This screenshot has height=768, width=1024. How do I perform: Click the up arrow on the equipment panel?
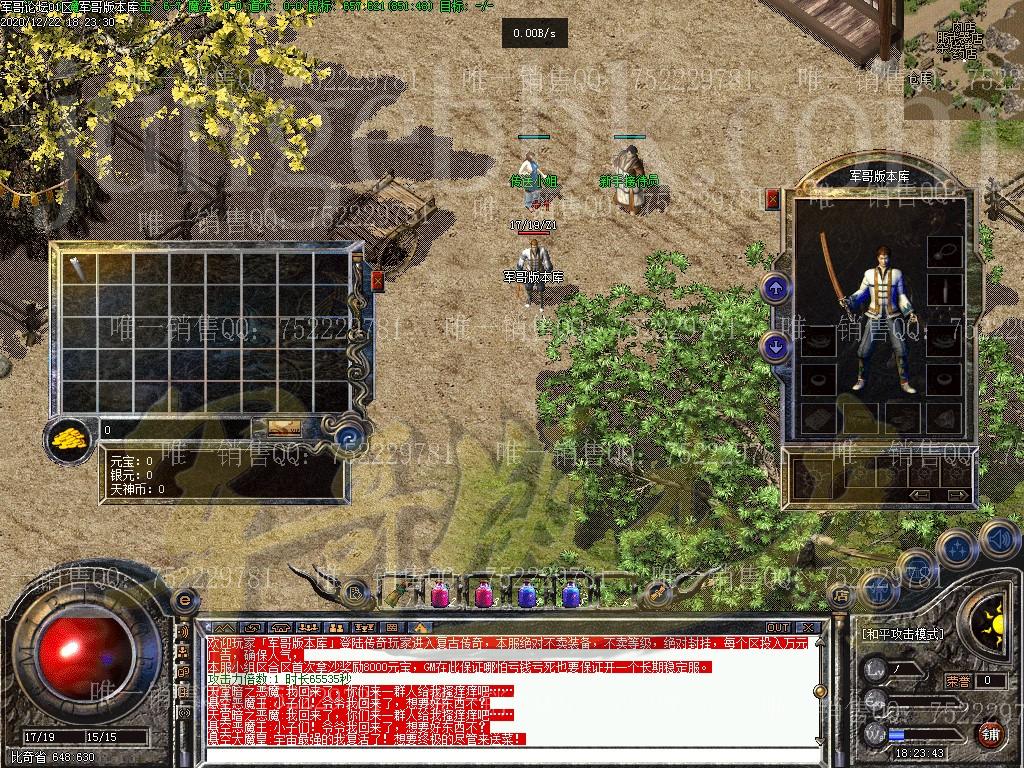click(x=776, y=289)
